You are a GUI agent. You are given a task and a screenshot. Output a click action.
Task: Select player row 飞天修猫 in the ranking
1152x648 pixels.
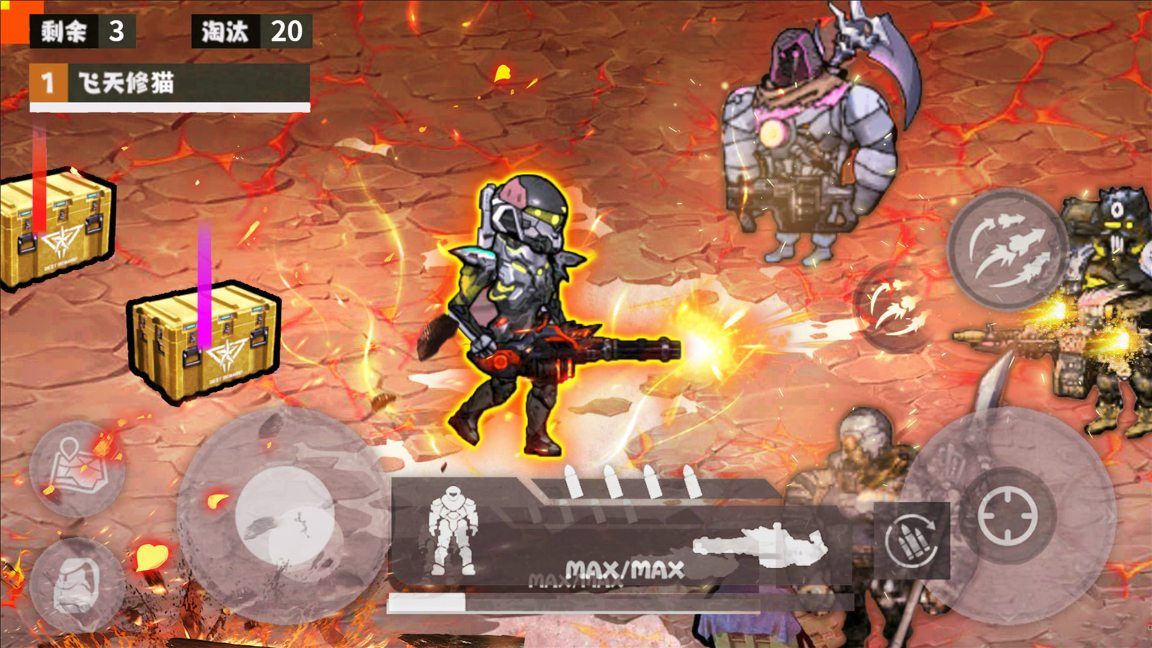[x=170, y=84]
